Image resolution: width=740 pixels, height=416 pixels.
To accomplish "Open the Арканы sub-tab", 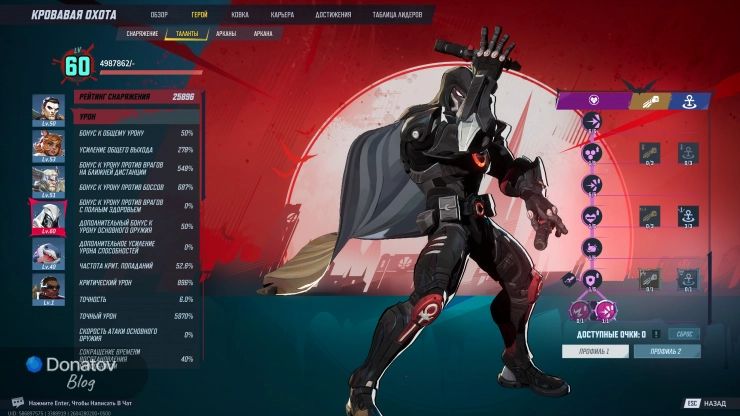I will [226, 33].
